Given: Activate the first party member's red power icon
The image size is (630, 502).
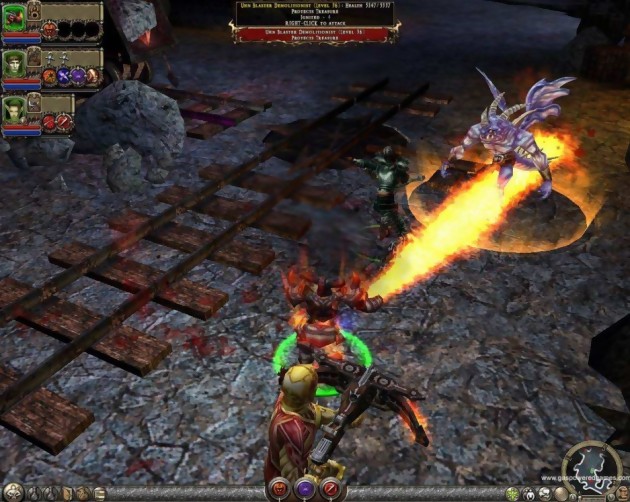Looking at the screenshot, I should coord(49,30).
